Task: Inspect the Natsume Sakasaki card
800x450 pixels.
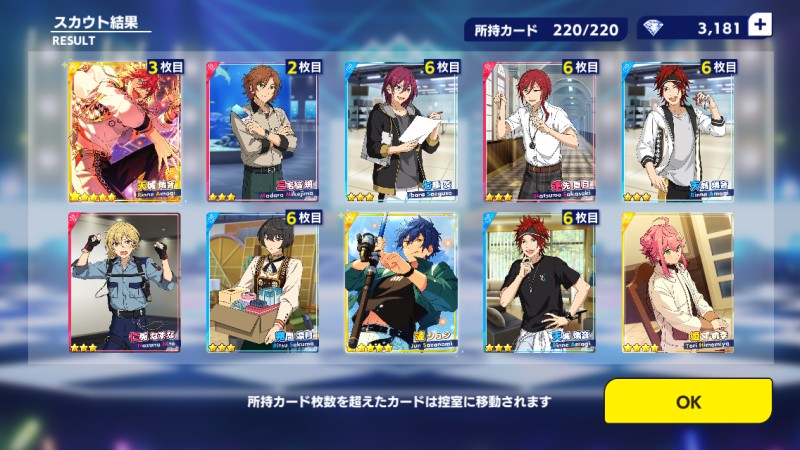Action: click(x=540, y=131)
